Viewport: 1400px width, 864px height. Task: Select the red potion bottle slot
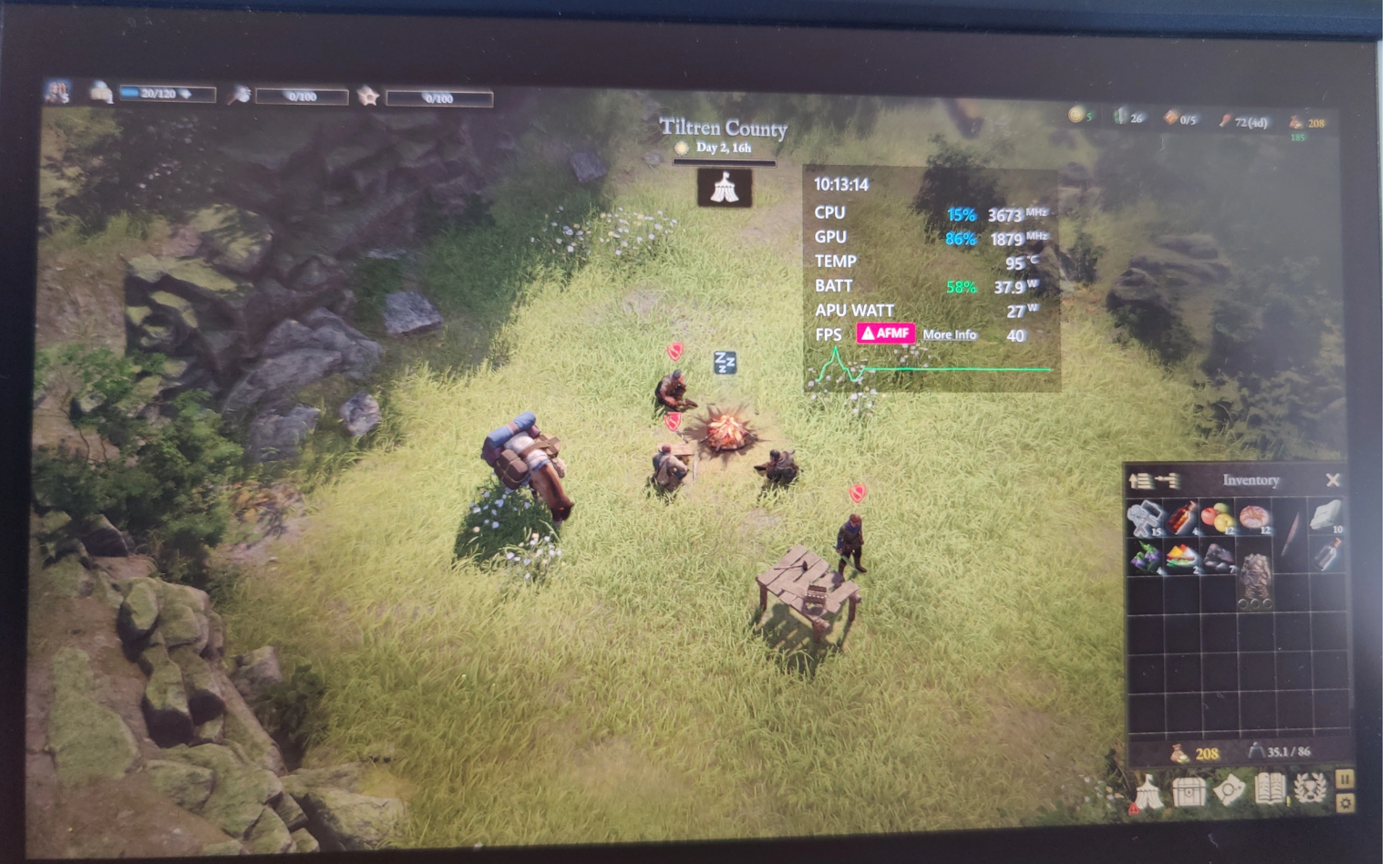pyautogui.click(x=1182, y=519)
